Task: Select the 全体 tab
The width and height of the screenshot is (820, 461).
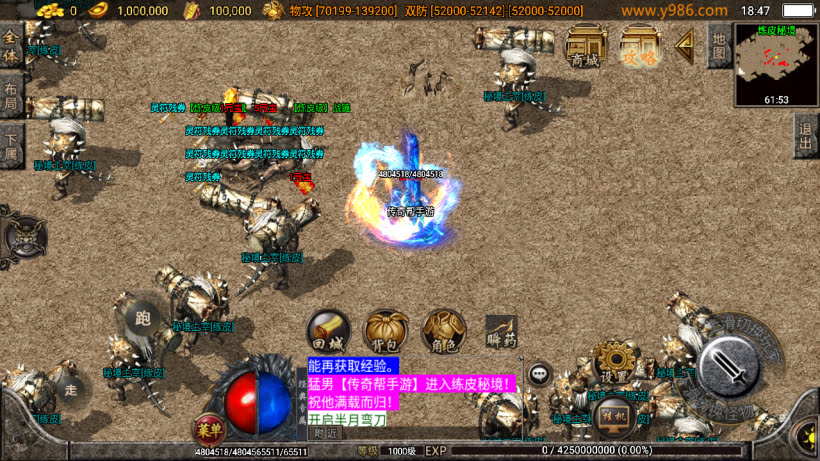Action: 11,46
